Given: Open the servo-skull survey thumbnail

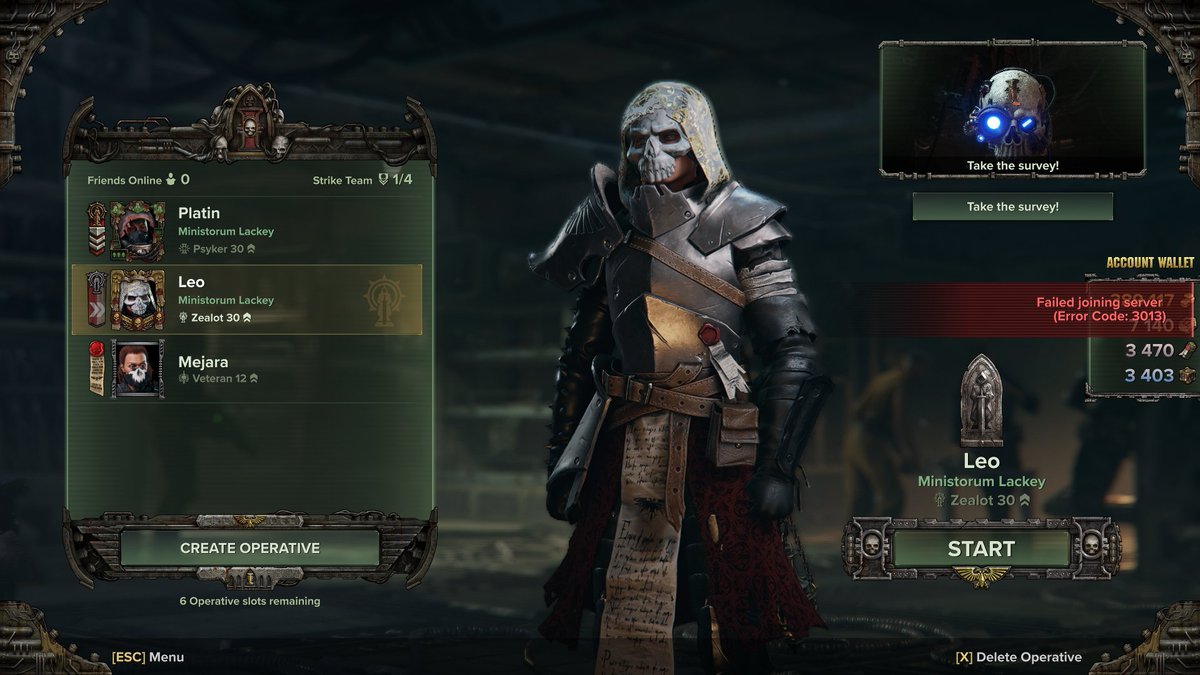Looking at the screenshot, I should click(x=1012, y=108).
